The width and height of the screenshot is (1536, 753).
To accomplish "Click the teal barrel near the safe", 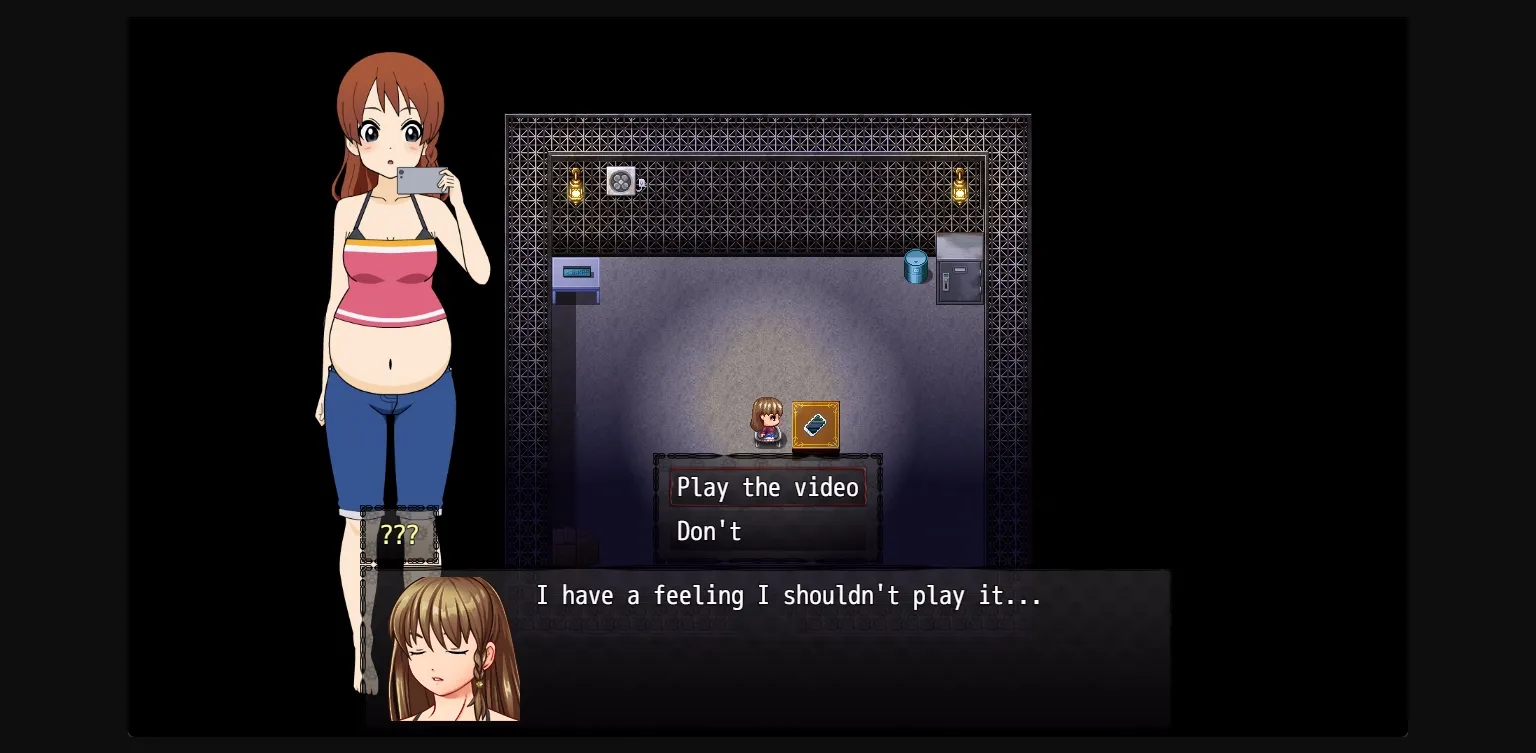I will [917, 266].
